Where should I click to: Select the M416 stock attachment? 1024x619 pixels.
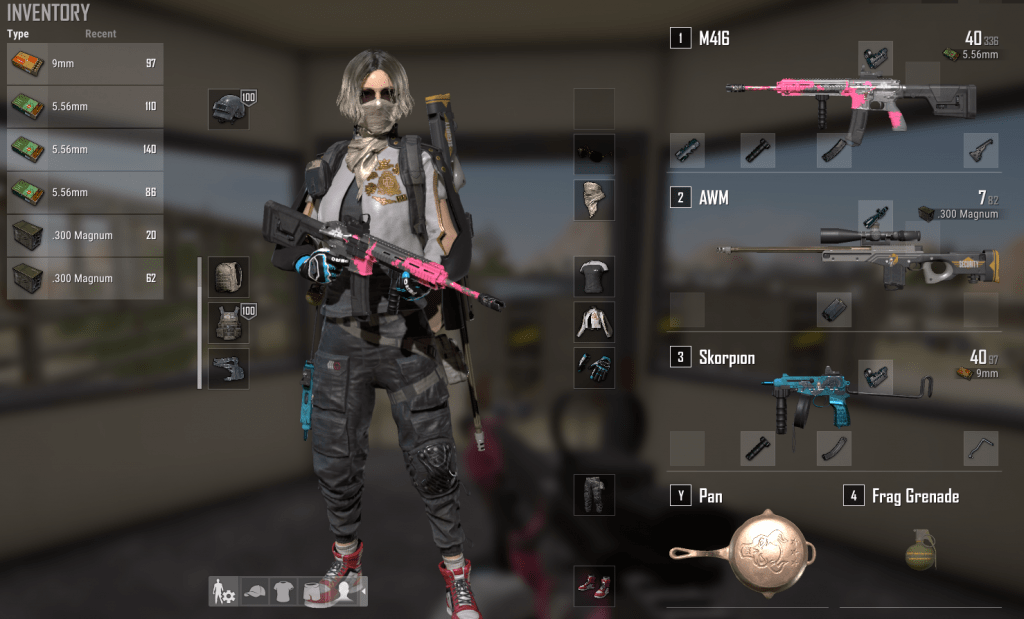pos(981,150)
